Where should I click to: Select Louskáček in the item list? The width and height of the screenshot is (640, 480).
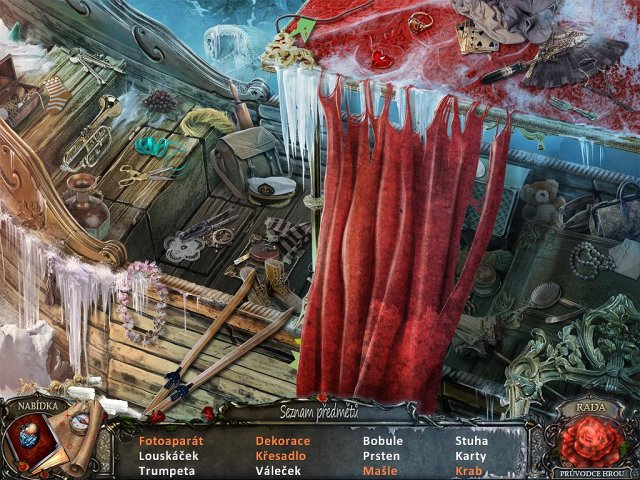[x=167, y=456]
